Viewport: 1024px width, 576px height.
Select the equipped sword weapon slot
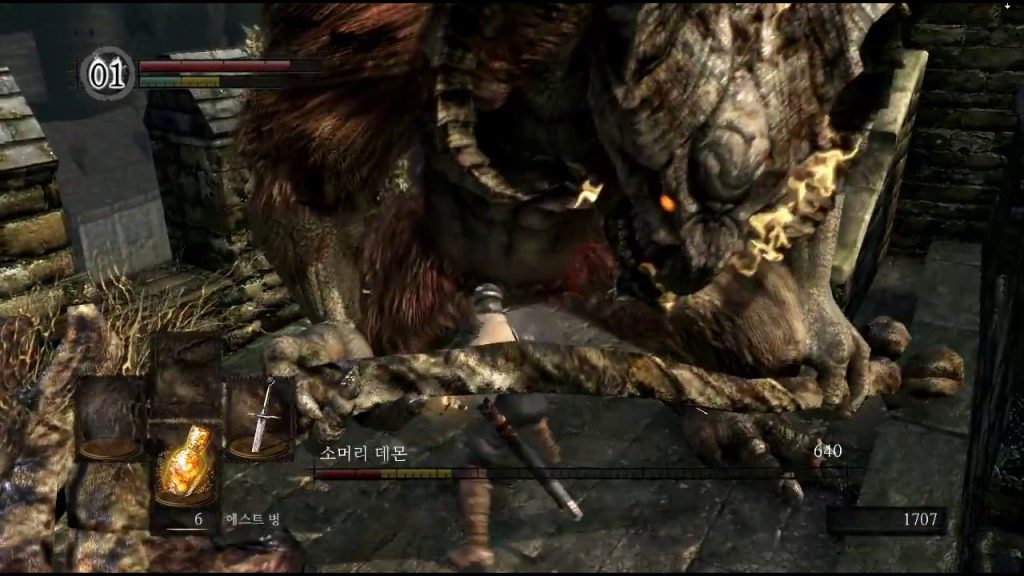pyautogui.click(x=259, y=417)
